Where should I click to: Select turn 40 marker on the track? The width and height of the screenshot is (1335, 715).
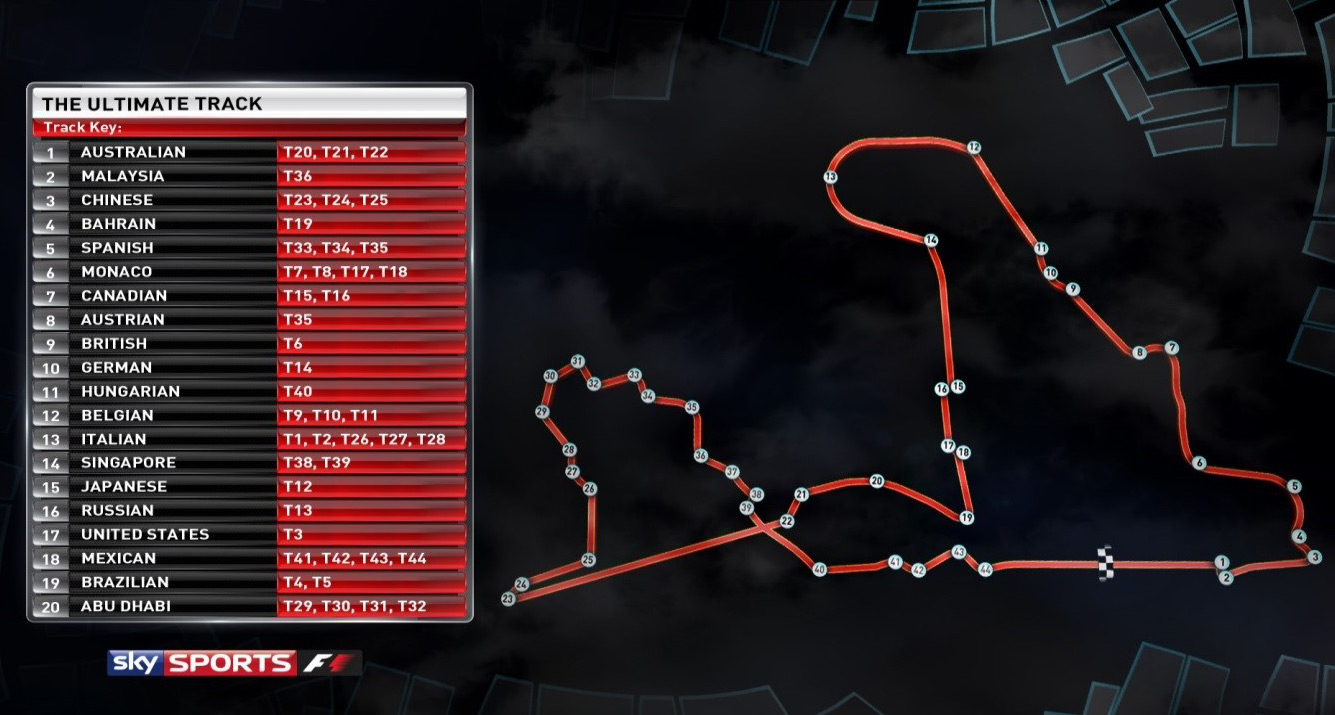click(820, 569)
